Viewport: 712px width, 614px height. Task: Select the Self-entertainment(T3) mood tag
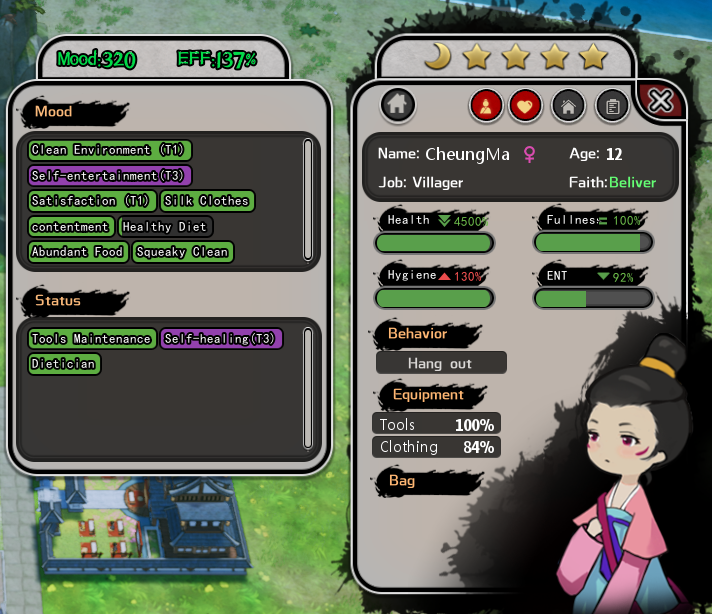pos(109,175)
